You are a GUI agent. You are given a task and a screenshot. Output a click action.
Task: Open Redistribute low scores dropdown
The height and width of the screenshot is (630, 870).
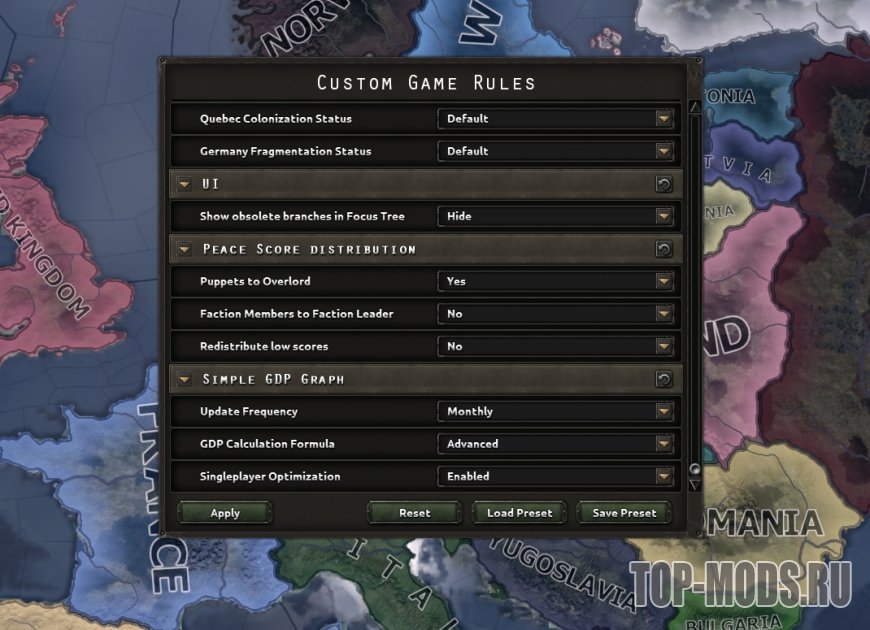[555, 346]
